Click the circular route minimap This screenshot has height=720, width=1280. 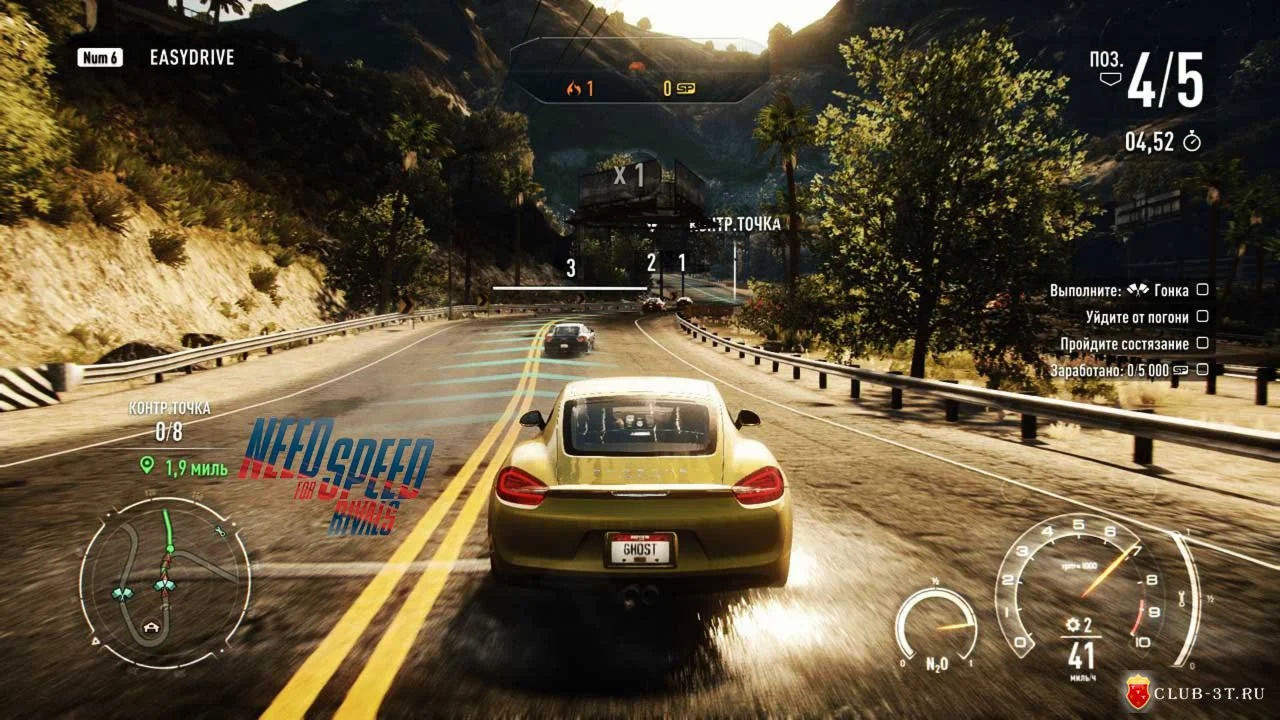(x=165, y=583)
